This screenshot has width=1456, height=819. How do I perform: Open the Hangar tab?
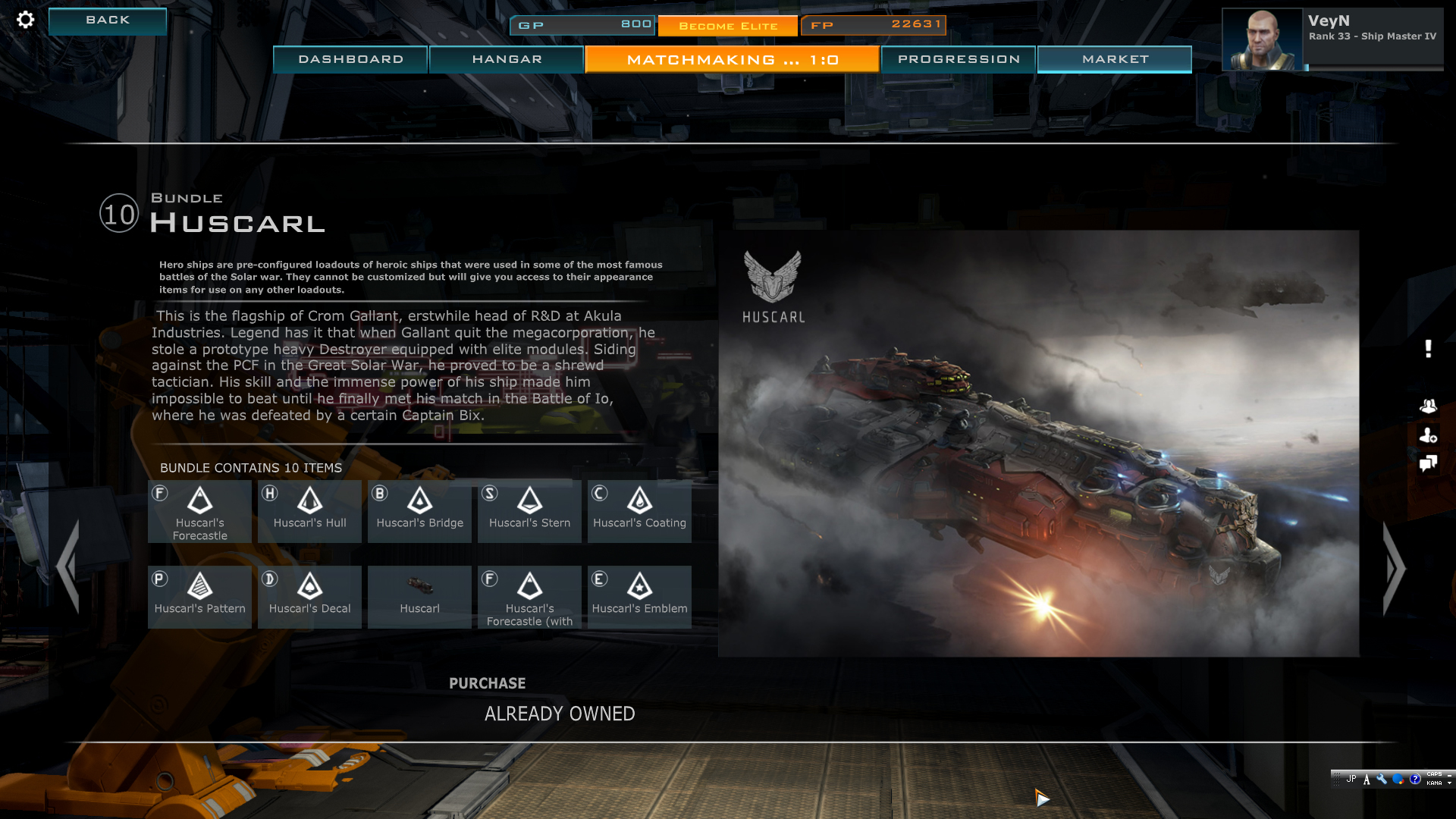(x=507, y=59)
